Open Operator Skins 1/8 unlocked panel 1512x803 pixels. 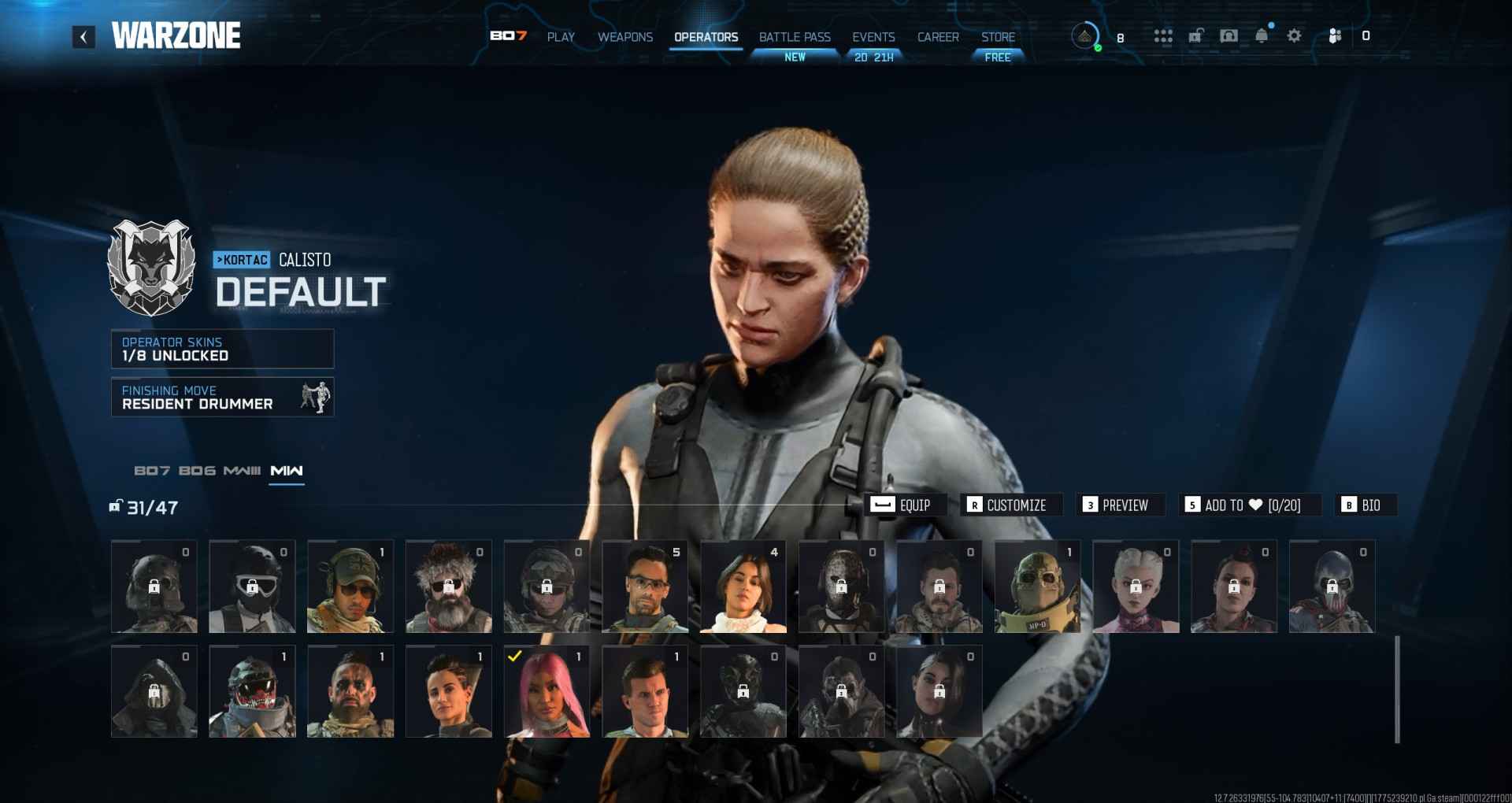tap(222, 349)
